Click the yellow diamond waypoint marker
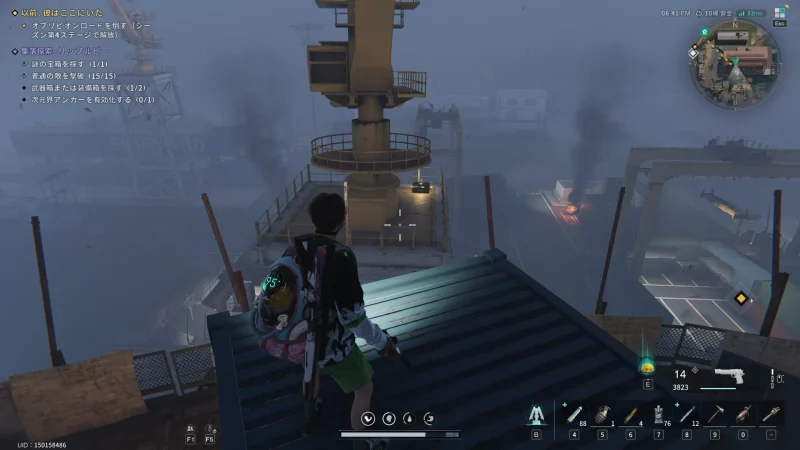This screenshot has height=450, width=800. point(740,298)
